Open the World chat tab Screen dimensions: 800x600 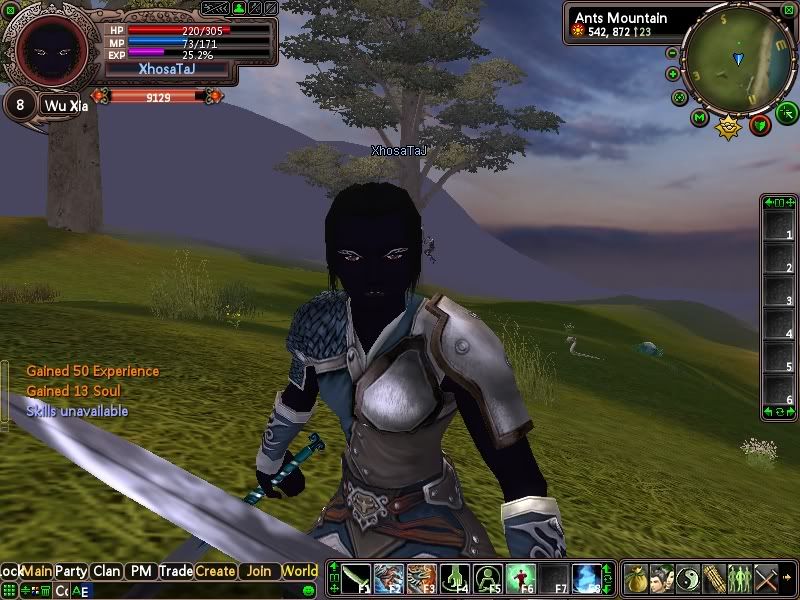(x=299, y=571)
